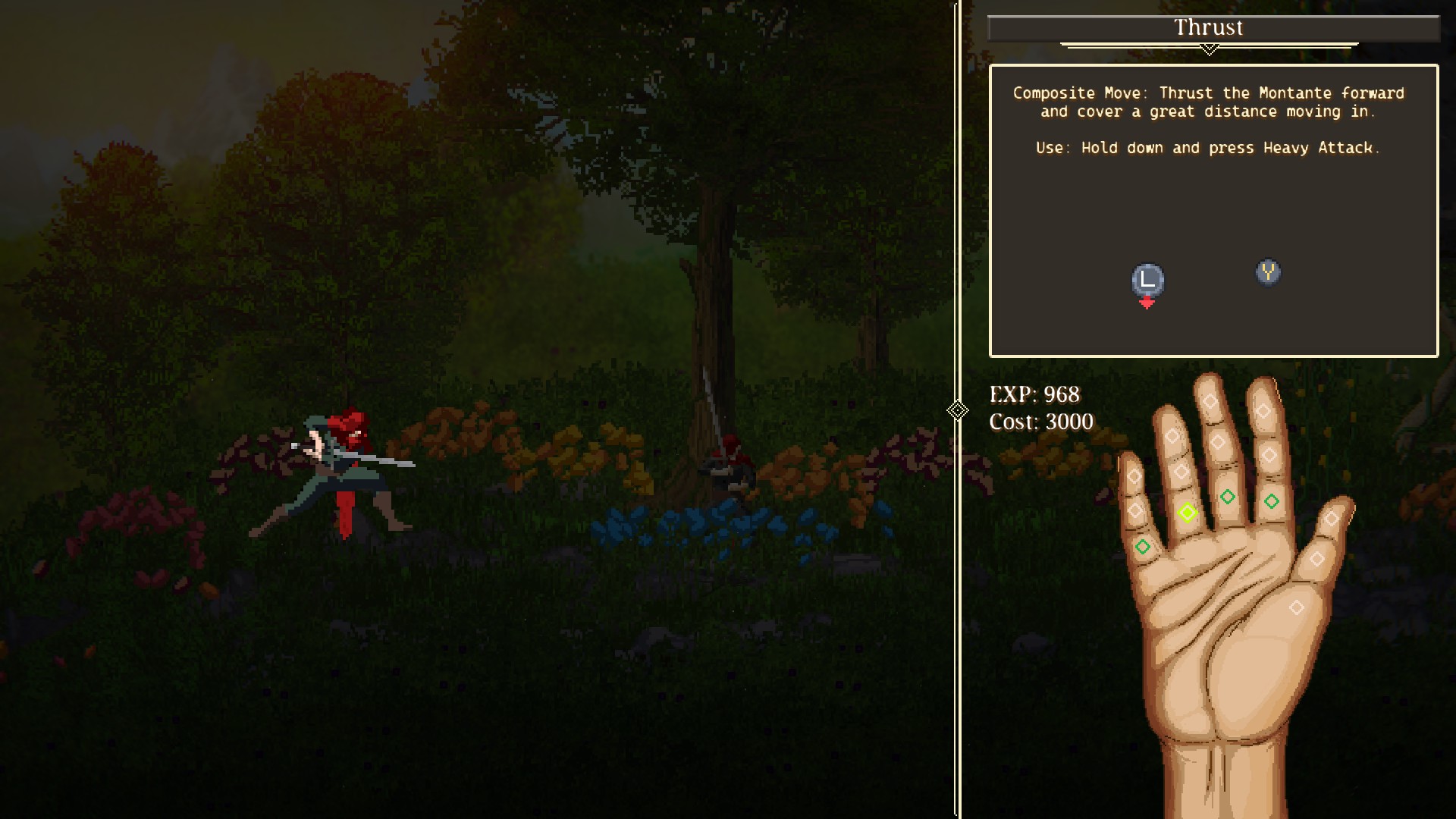Viewport: 1456px width, 819px height.
Task: Pick the middle fingertip skill node
Action: pyautogui.click(x=1210, y=402)
